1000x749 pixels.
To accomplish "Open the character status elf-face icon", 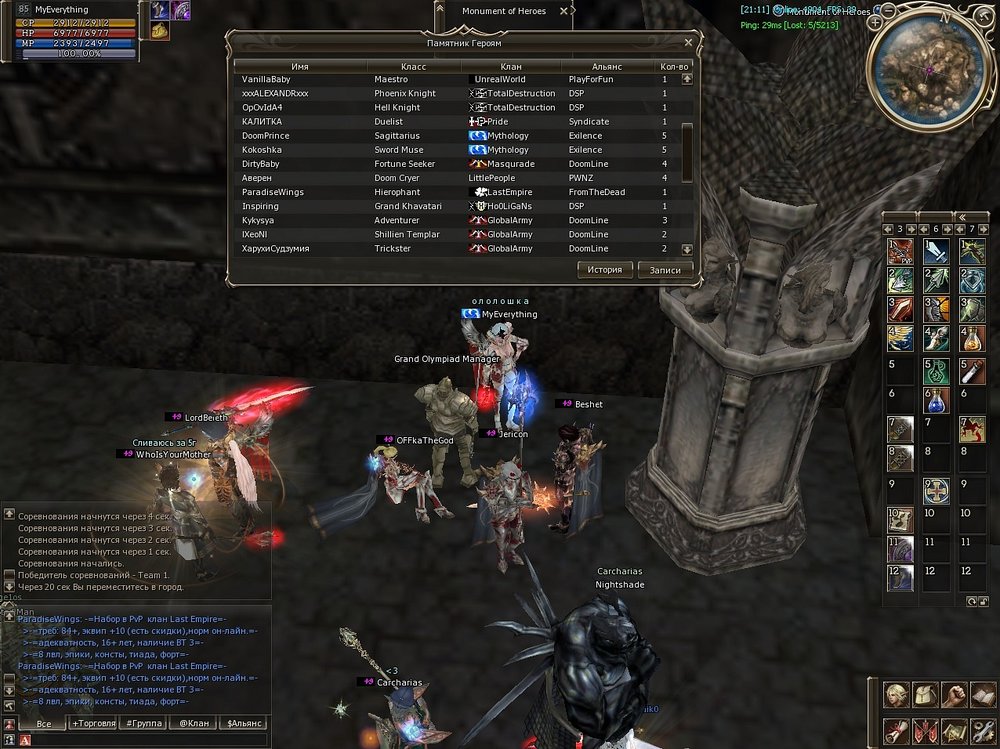I will 896,694.
